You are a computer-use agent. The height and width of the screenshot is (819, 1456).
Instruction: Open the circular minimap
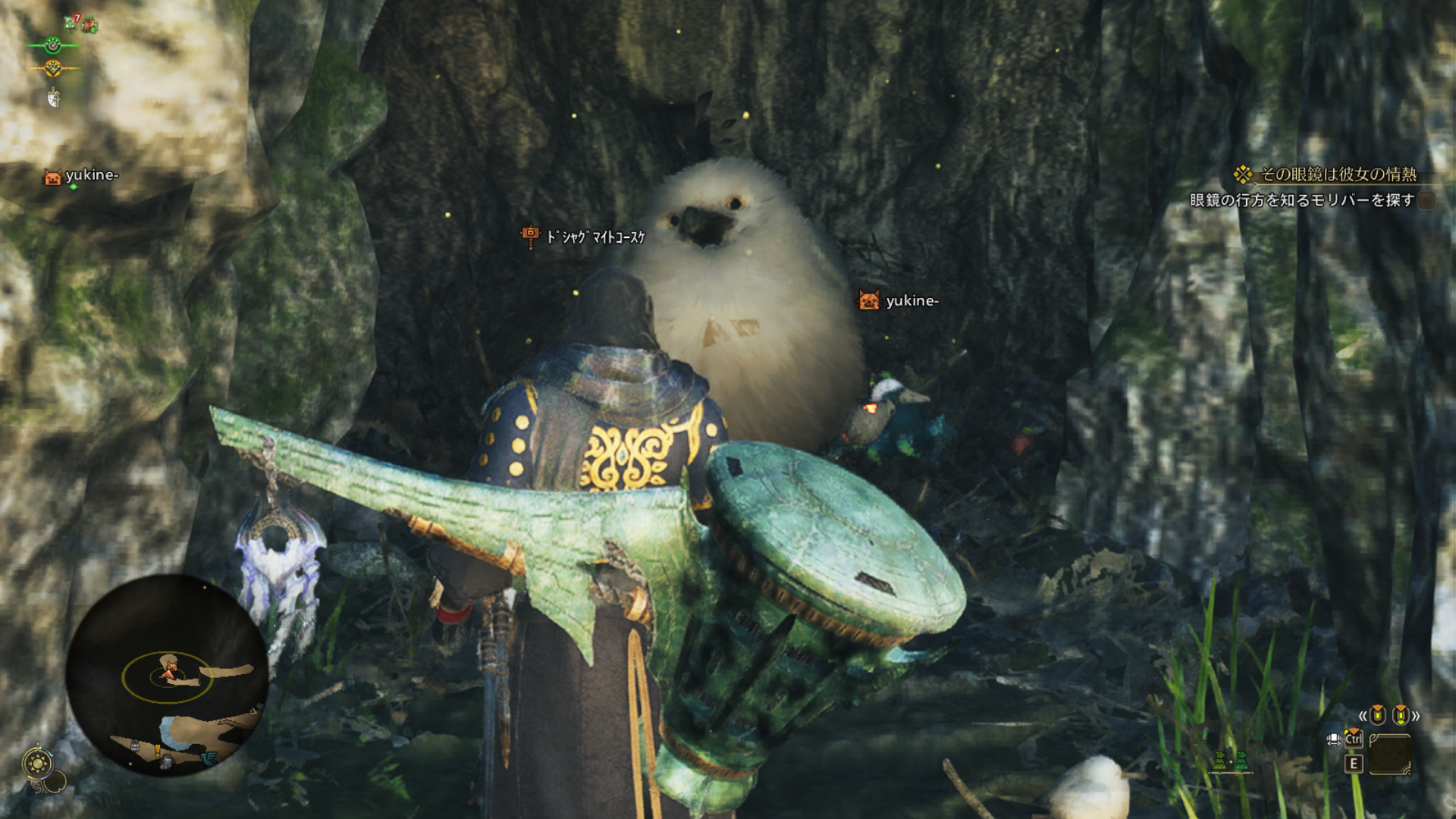(x=166, y=675)
